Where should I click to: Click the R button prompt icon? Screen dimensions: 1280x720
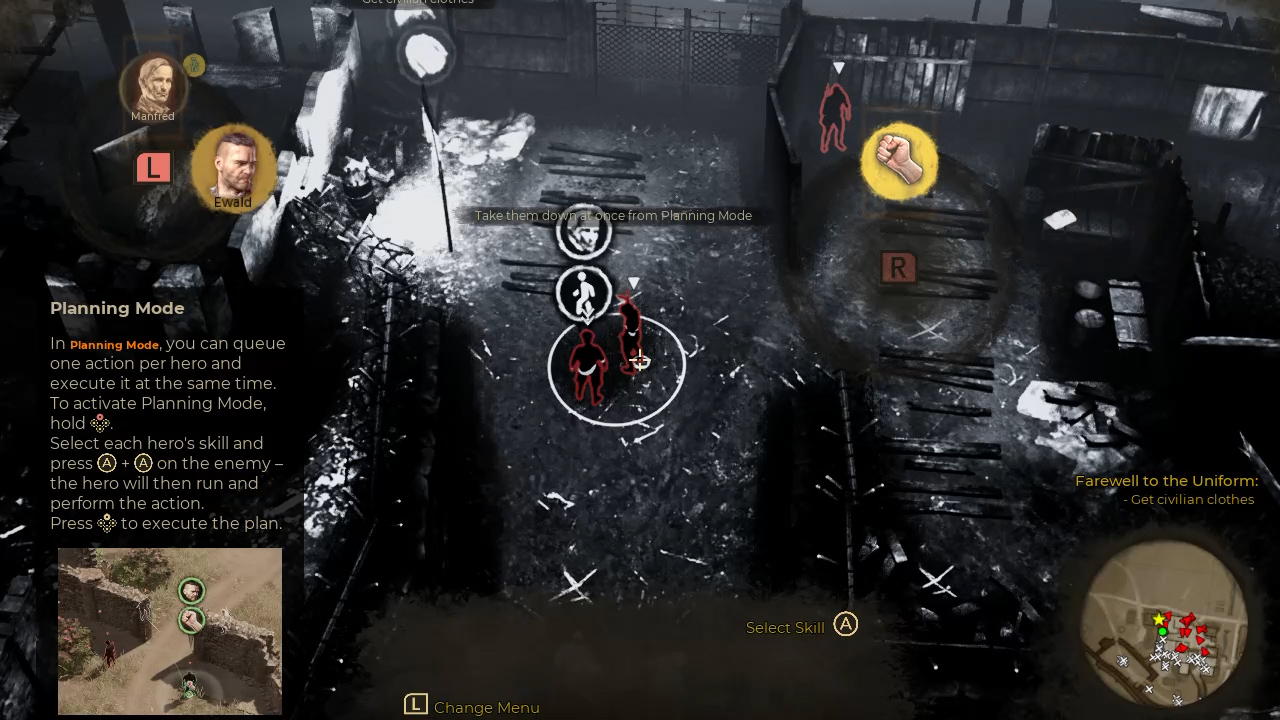pos(898,267)
